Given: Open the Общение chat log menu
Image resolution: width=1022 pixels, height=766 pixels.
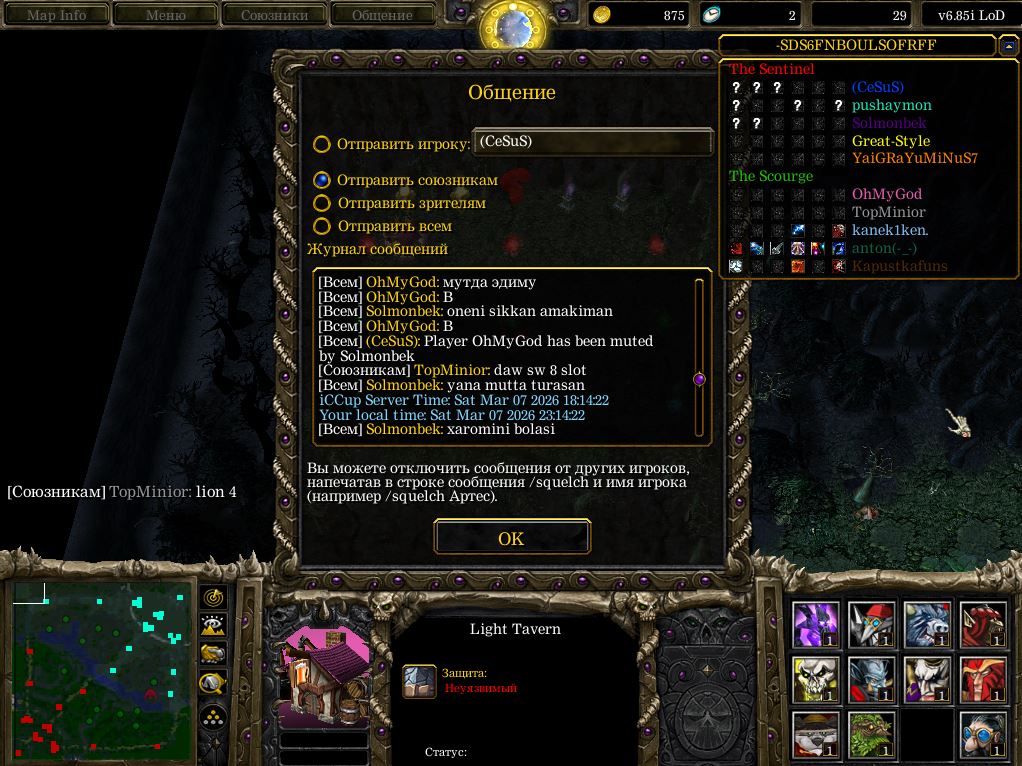Looking at the screenshot, I should click(x=382, y=15).
